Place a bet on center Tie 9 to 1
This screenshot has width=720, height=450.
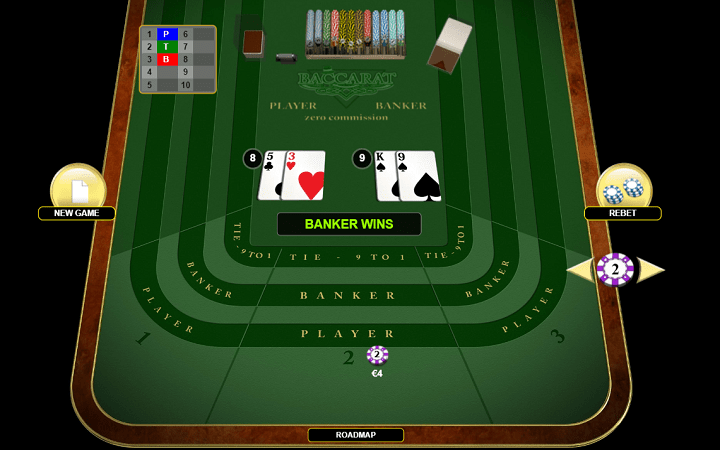click(348, 257)
